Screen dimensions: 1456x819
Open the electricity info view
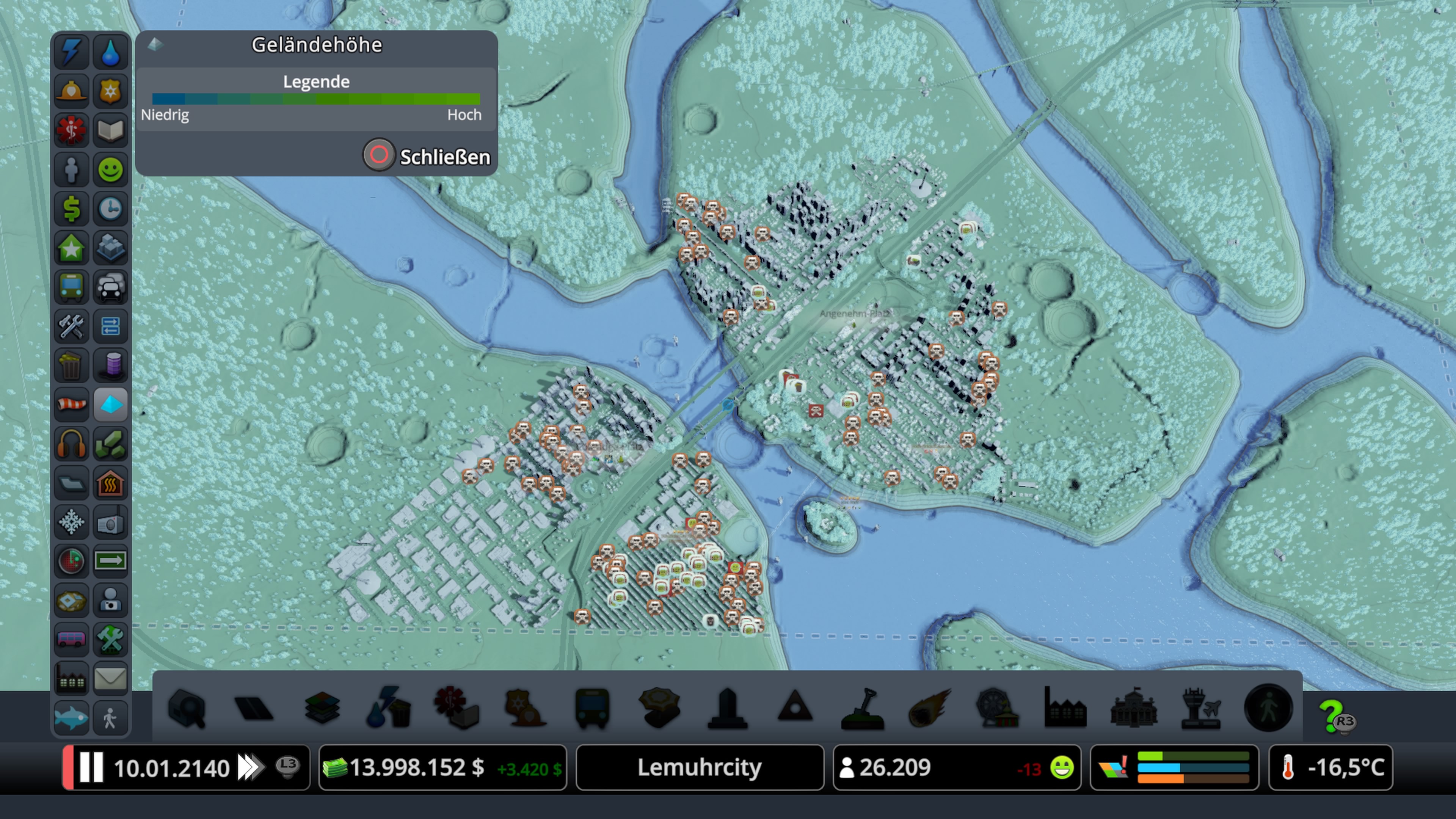71,52
